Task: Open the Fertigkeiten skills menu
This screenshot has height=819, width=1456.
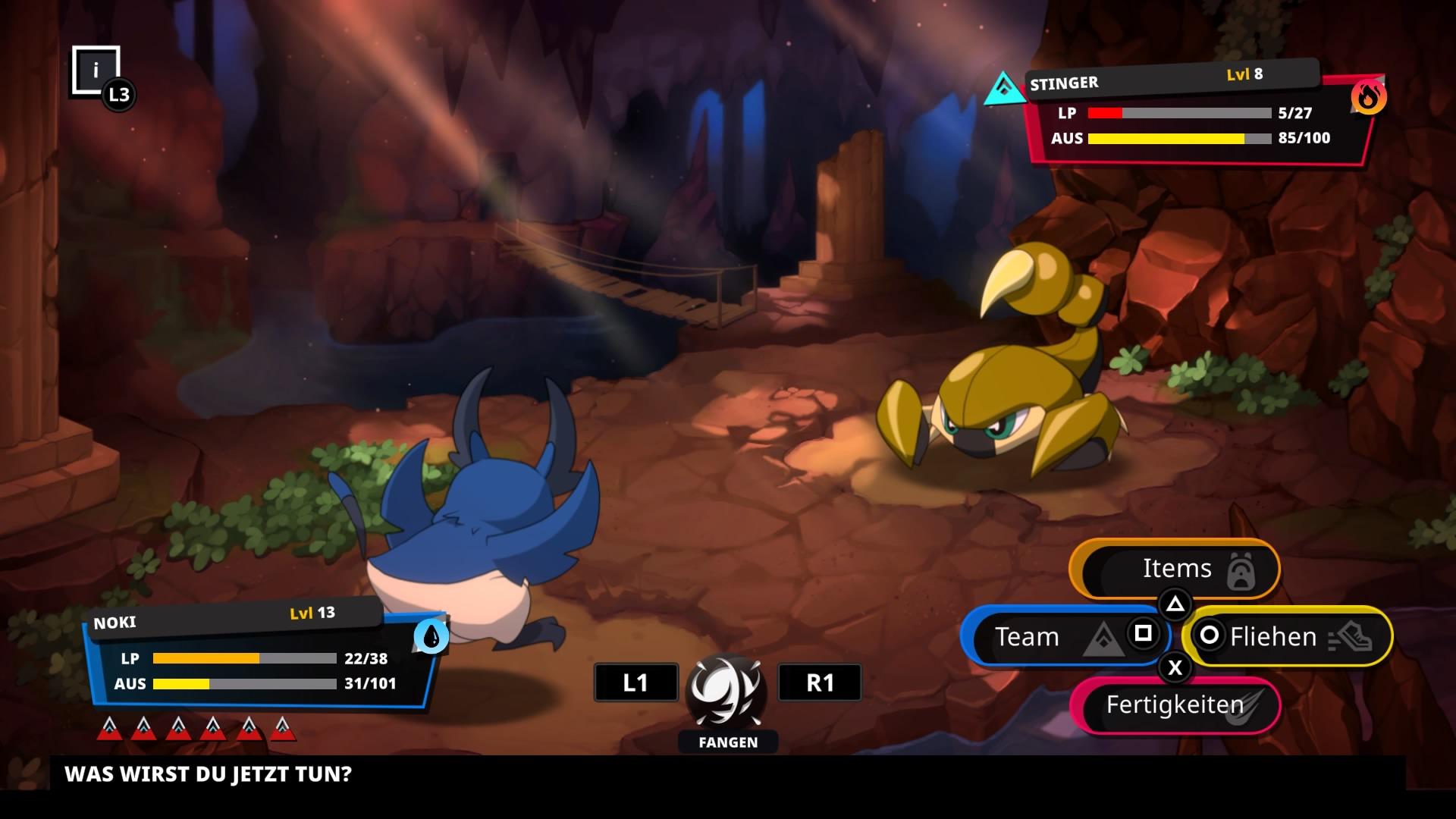Action: (1175, 705)
